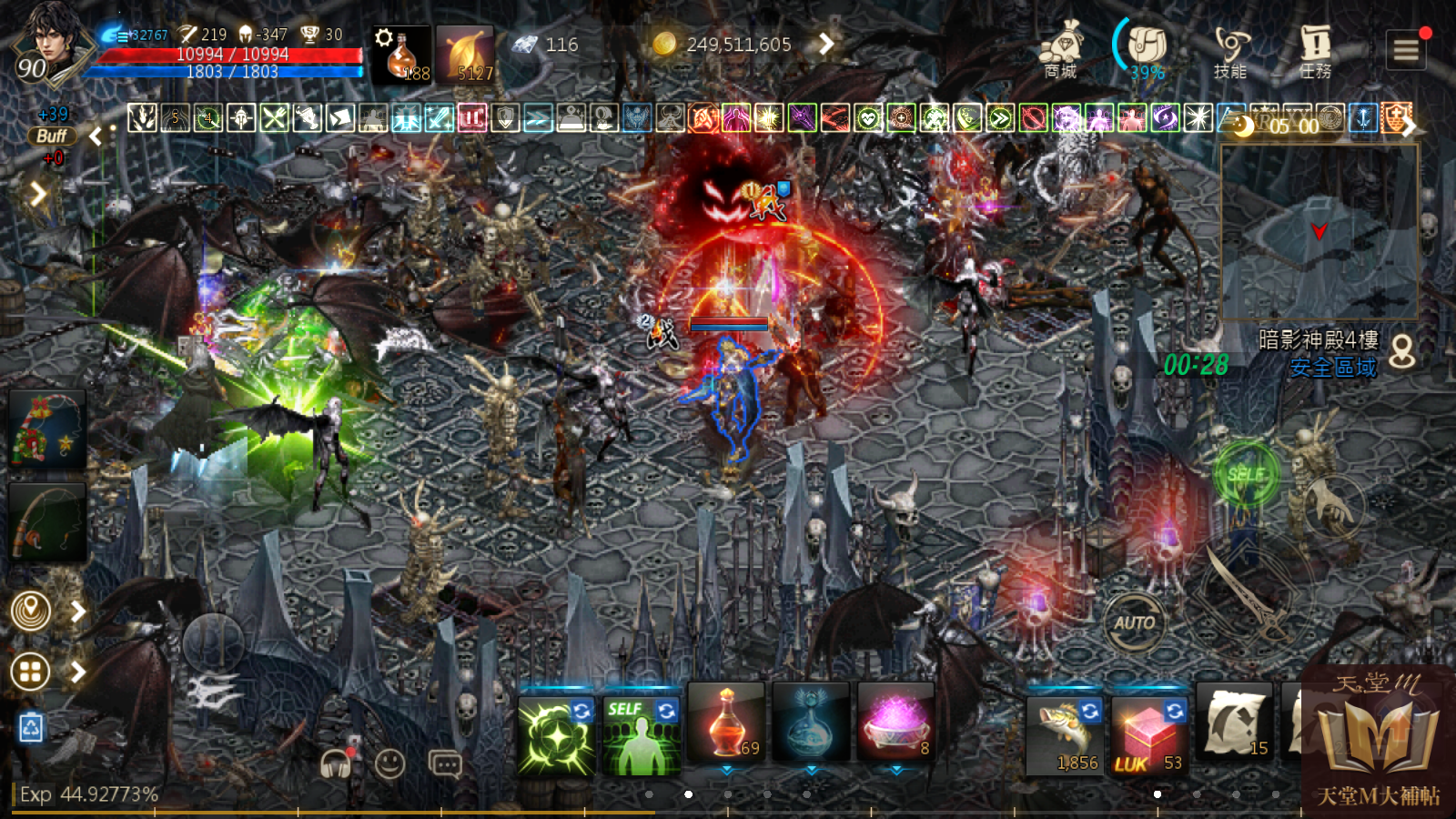
Task: Use the blue potion hotbar slot
Action: 810,723
